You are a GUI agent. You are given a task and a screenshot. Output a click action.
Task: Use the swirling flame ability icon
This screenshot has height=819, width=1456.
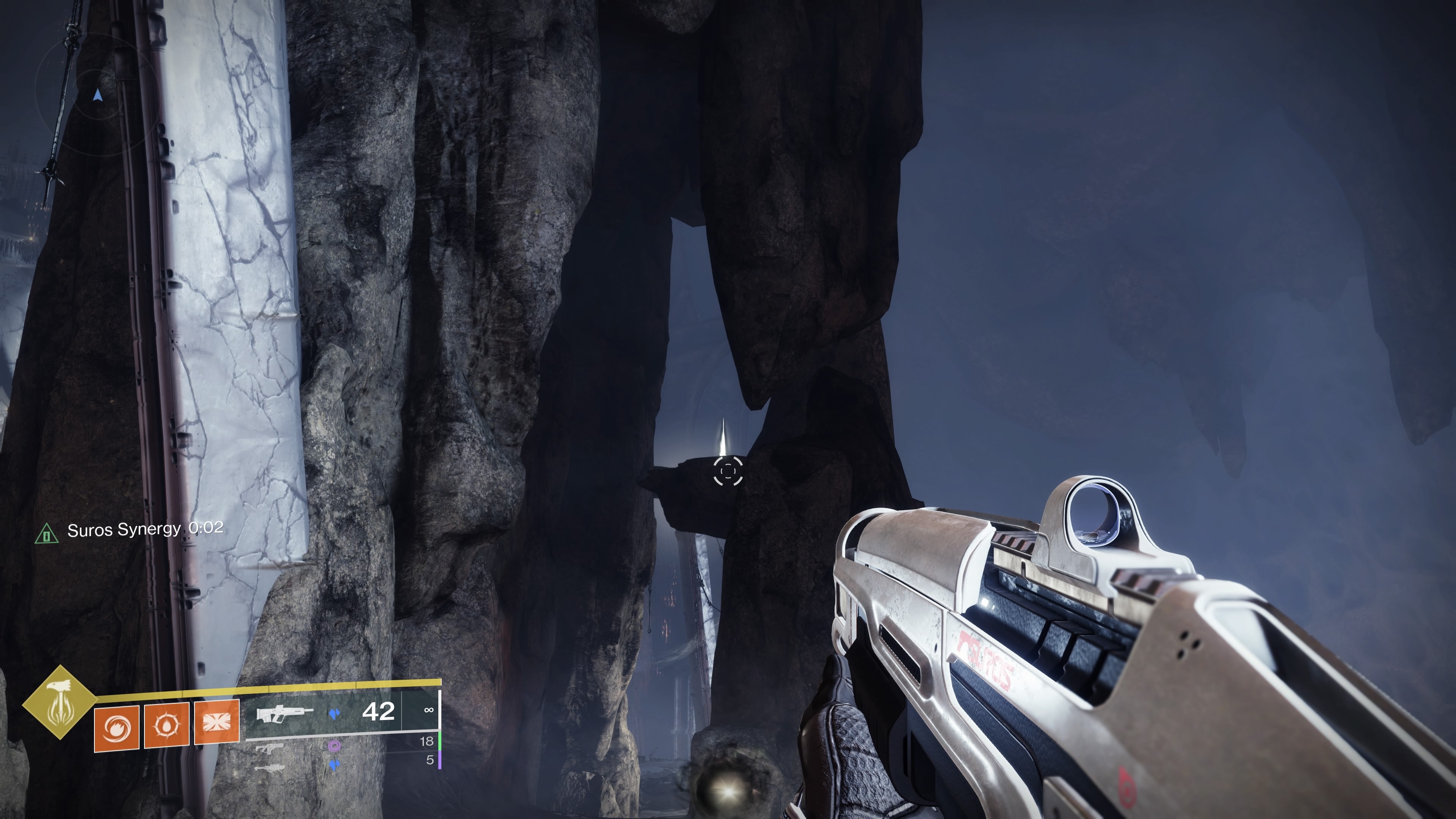click(x=116, y=728)
